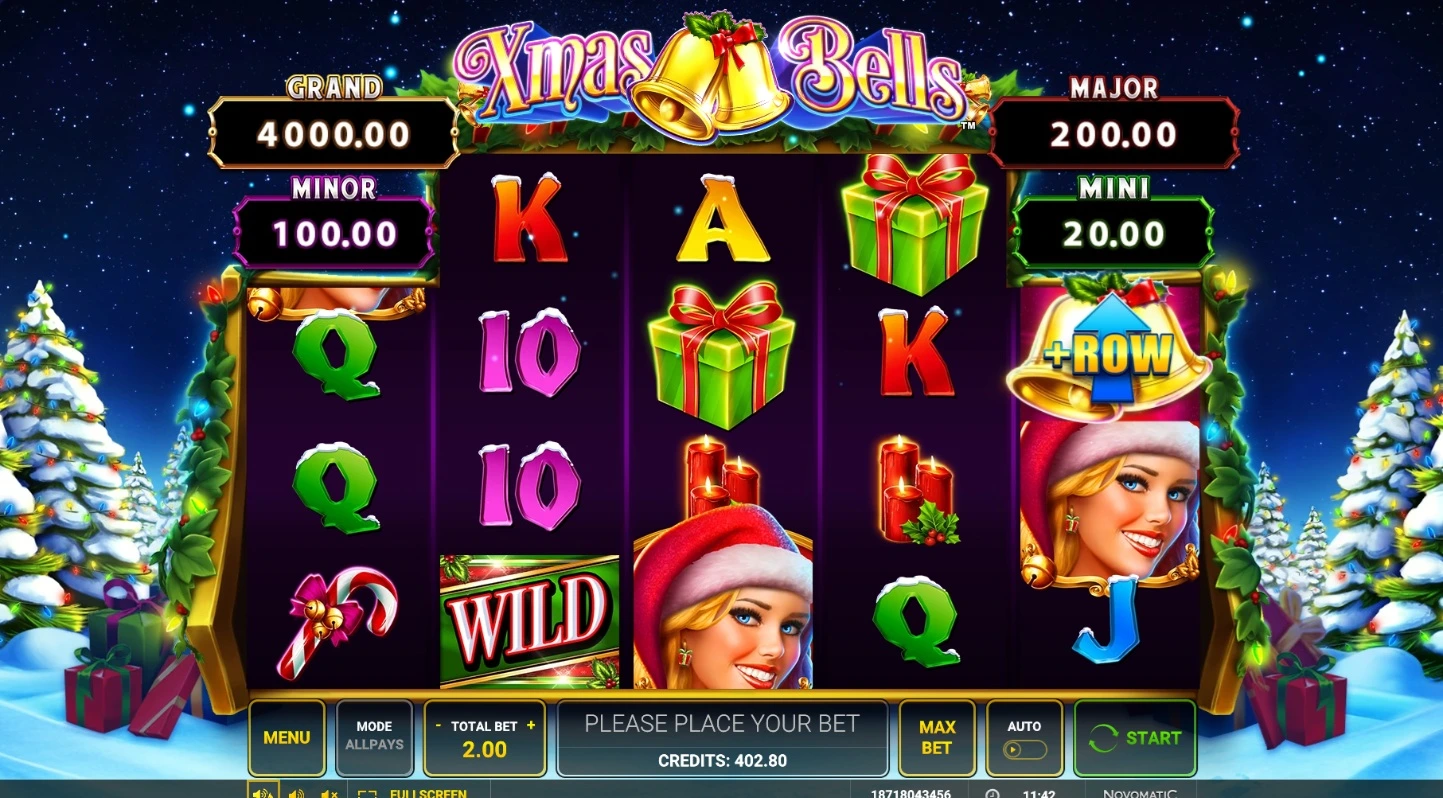1443x798 pixels.
Task: Switch to FULL SCREEN mode
Action: [x=416, y=794]
